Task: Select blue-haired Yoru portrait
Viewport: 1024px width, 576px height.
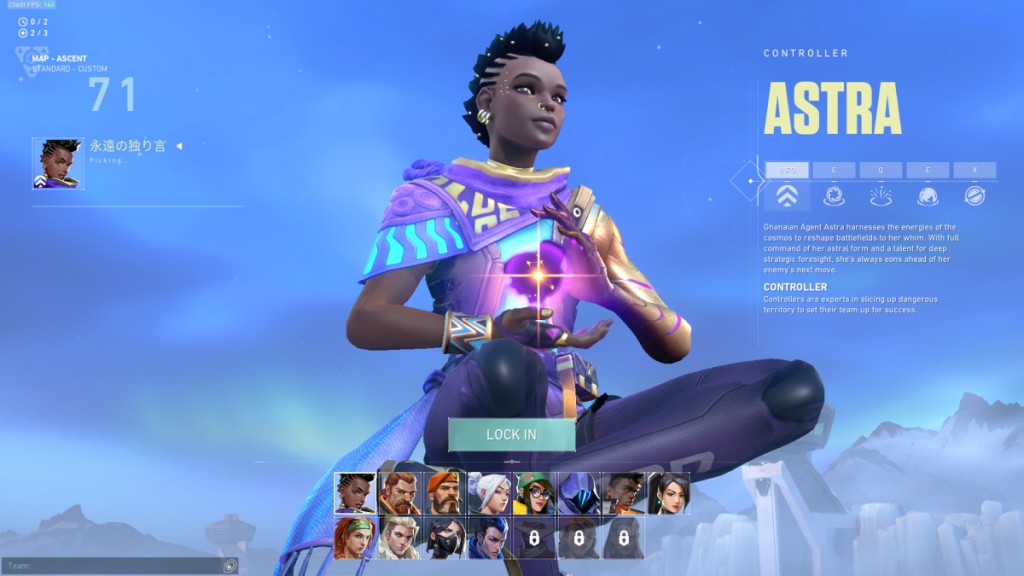Action: pos(489,537)
